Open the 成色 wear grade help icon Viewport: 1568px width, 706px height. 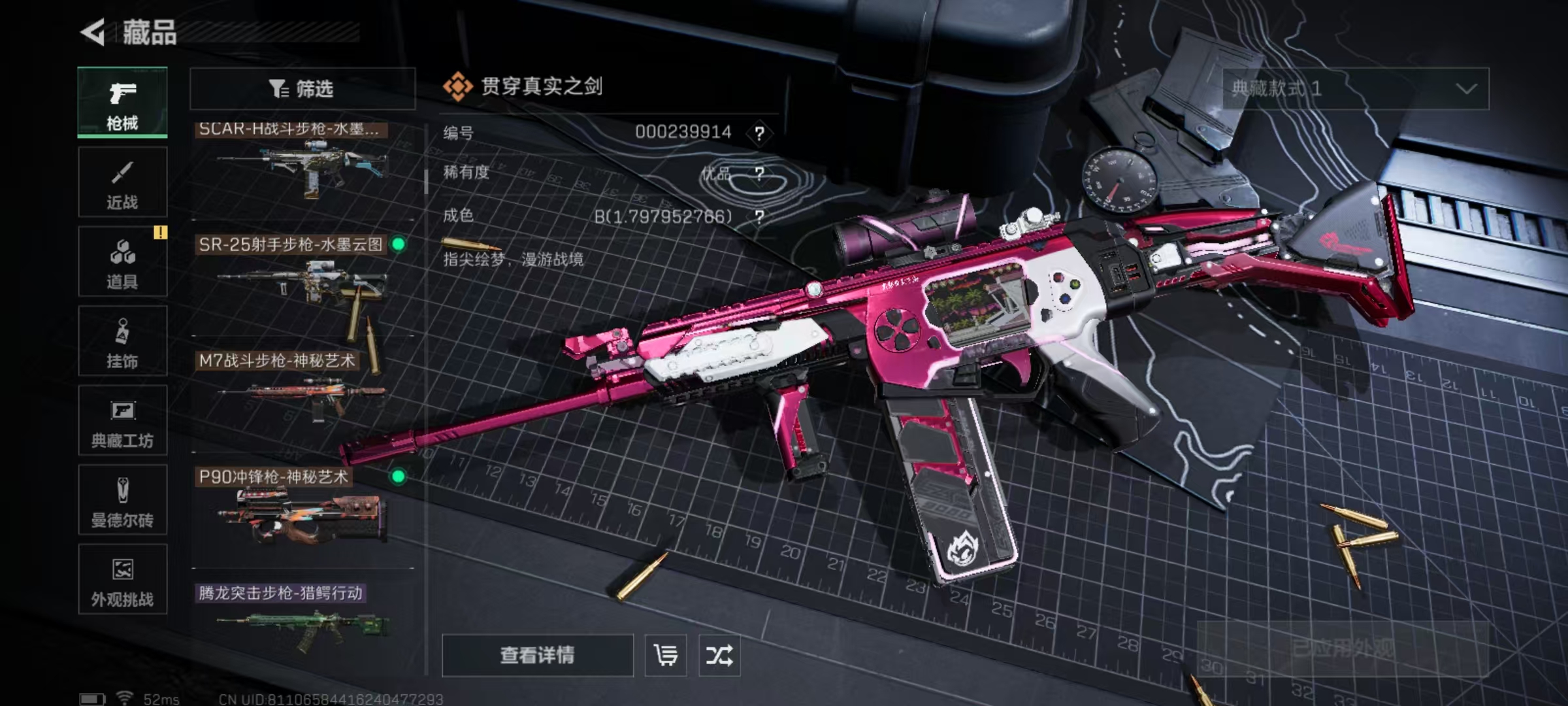(759, 216)
